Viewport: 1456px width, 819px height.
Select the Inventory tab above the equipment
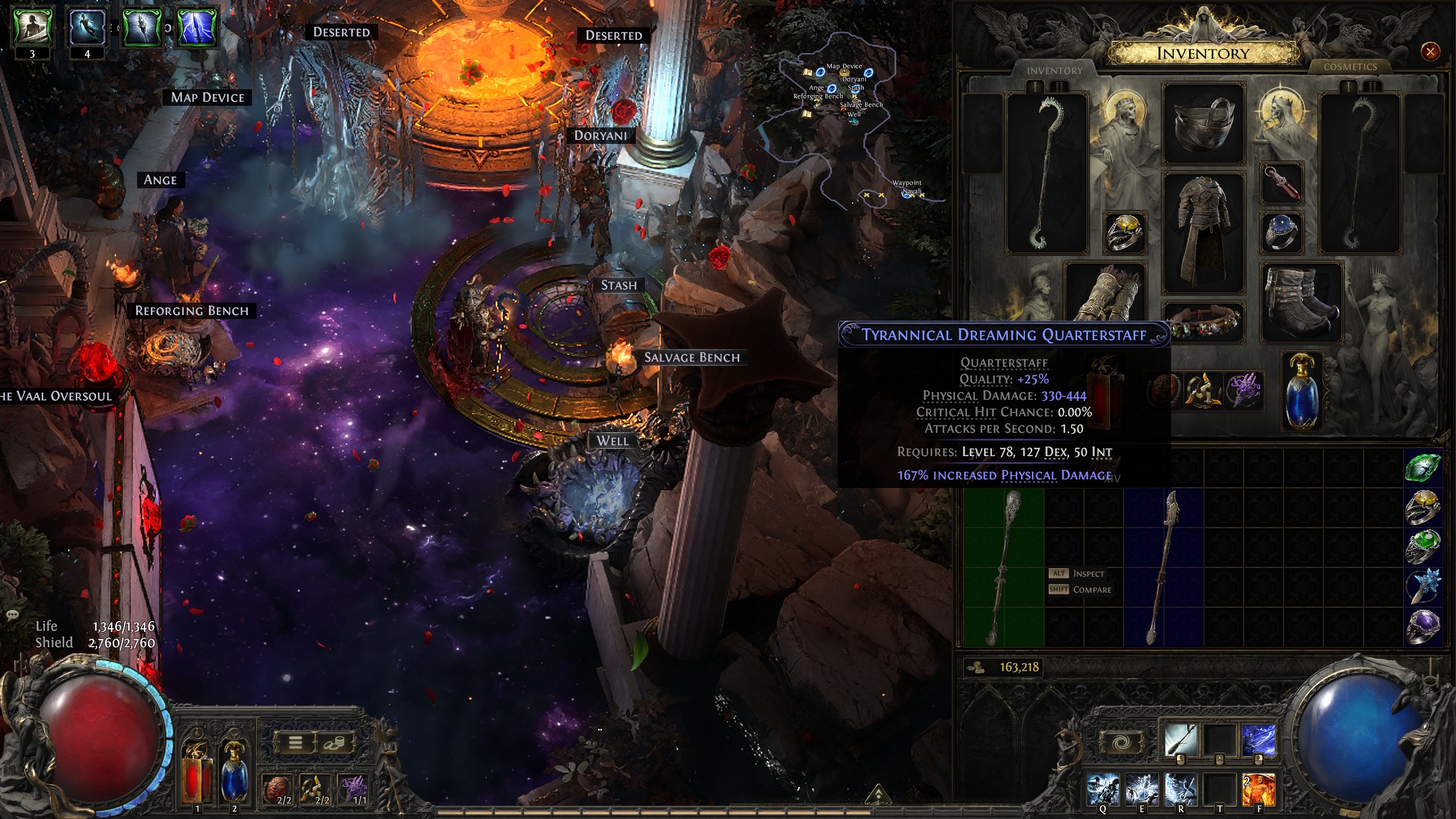1054,71
